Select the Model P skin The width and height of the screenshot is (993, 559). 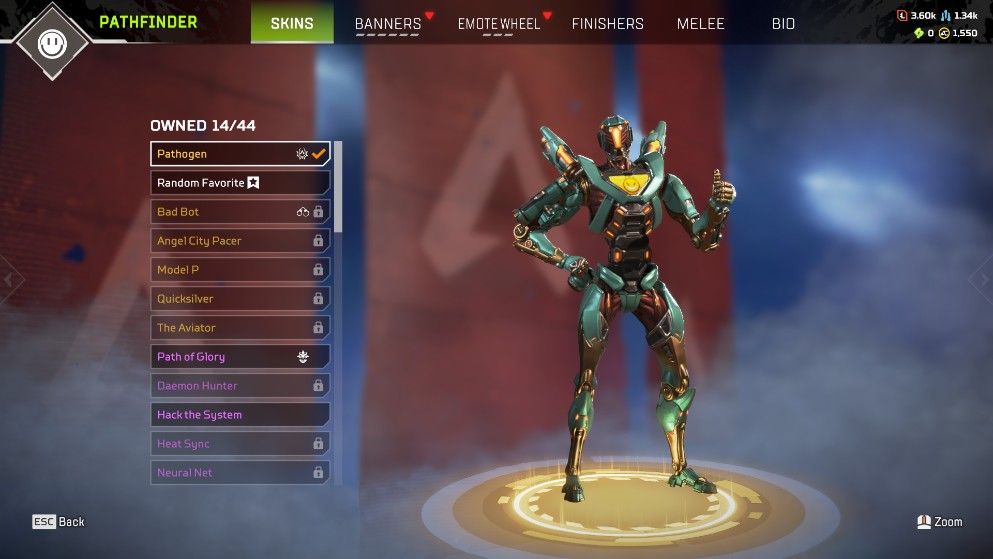[240, 270]
